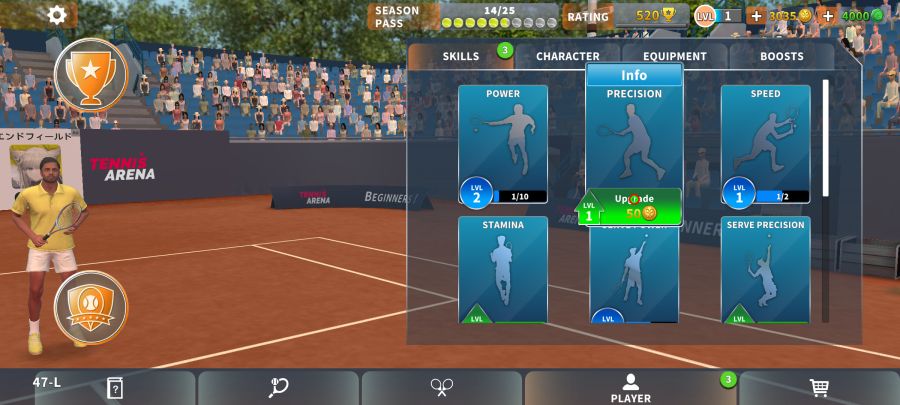Screen dimensions: 900x405
Task: Open the shop cart tab
Action: coord(819,388)
